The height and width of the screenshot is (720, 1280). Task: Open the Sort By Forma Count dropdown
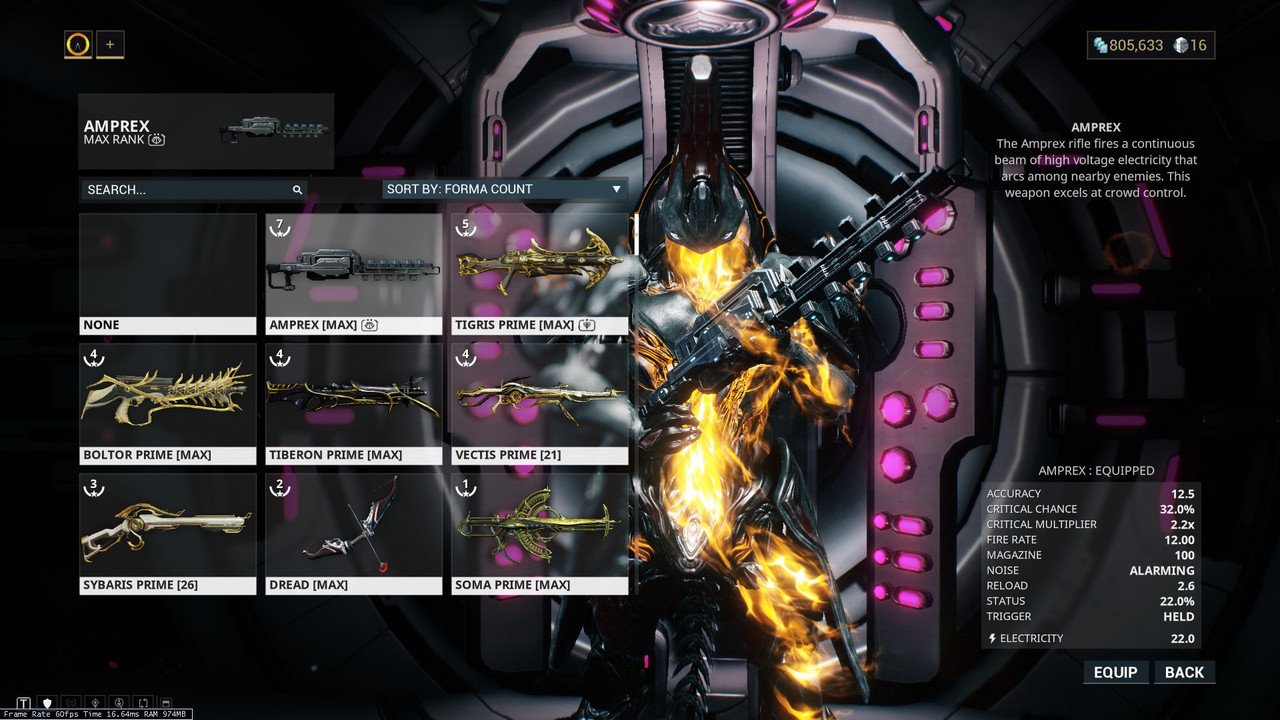pos(505,189)
